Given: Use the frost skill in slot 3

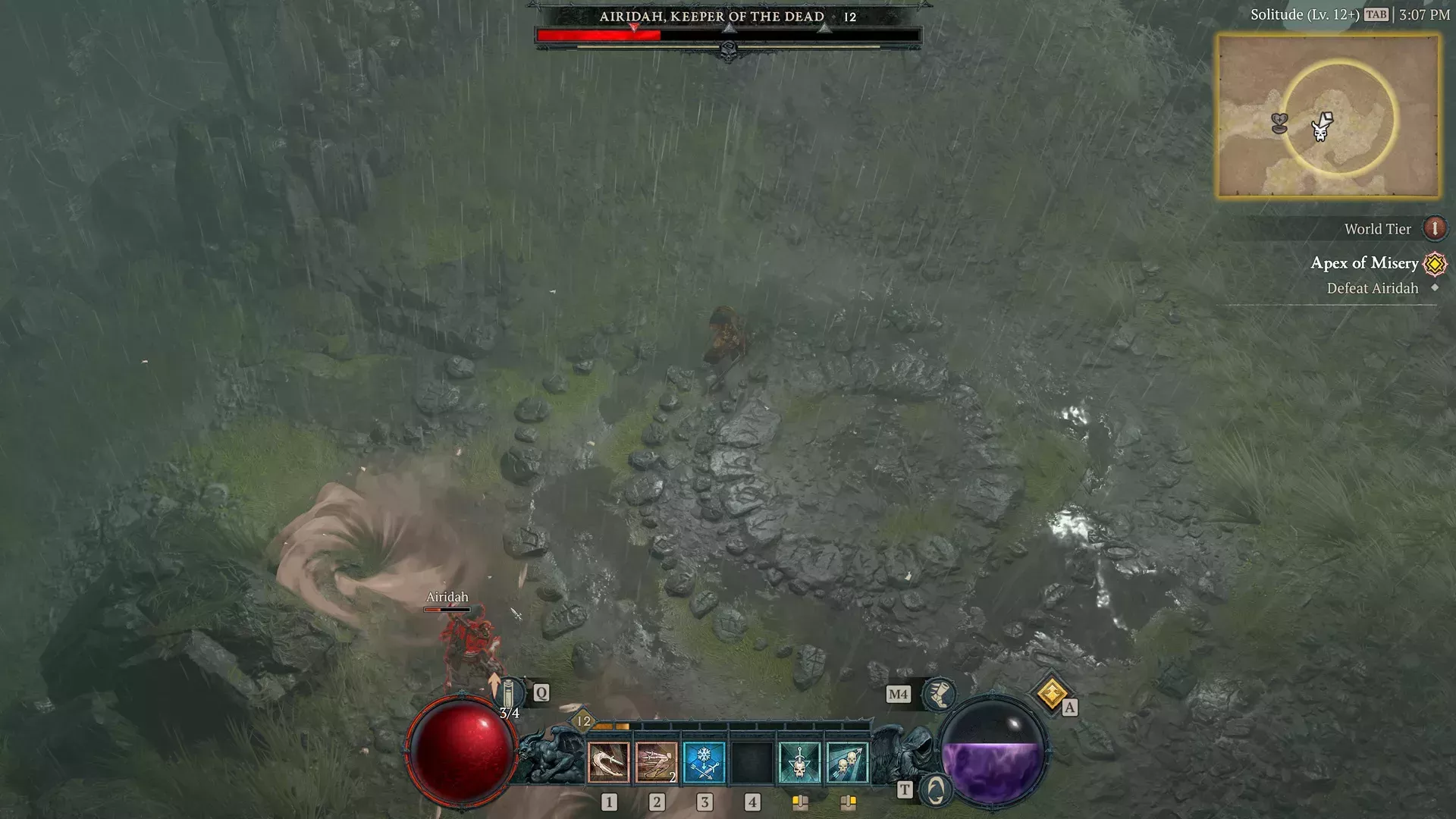Looking at the screenshot, I should pos(705,762).
